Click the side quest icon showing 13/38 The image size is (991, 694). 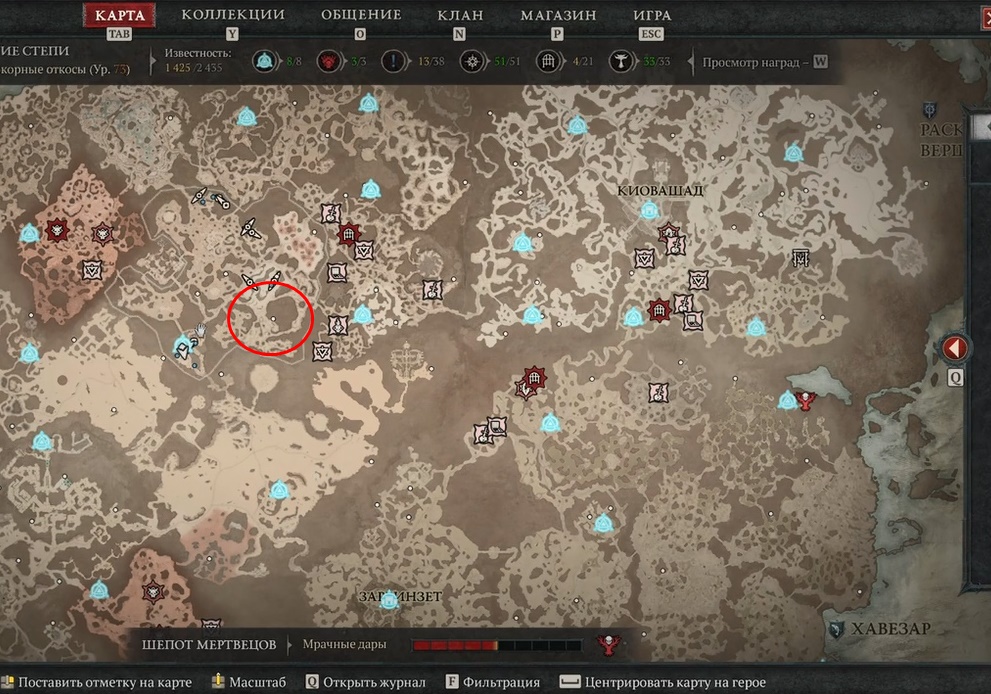[394, 62]
